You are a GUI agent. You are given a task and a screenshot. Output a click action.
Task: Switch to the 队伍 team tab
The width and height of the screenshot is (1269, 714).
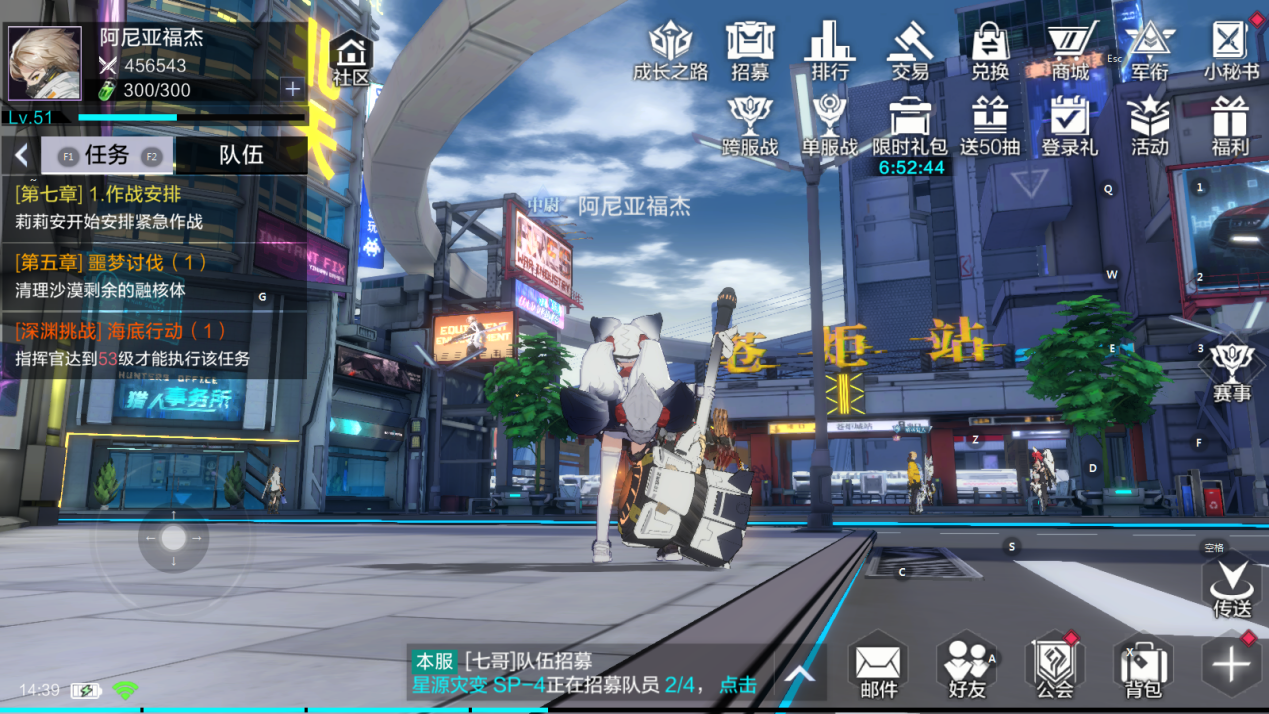click(x=241, y=155)
